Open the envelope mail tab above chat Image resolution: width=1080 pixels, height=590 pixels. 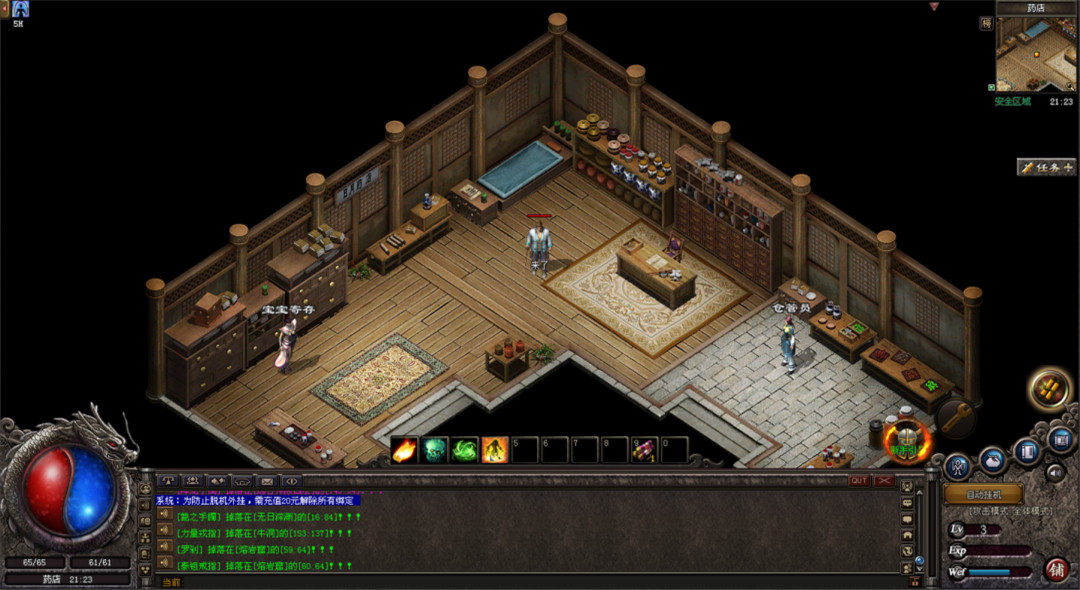(266, 481)
